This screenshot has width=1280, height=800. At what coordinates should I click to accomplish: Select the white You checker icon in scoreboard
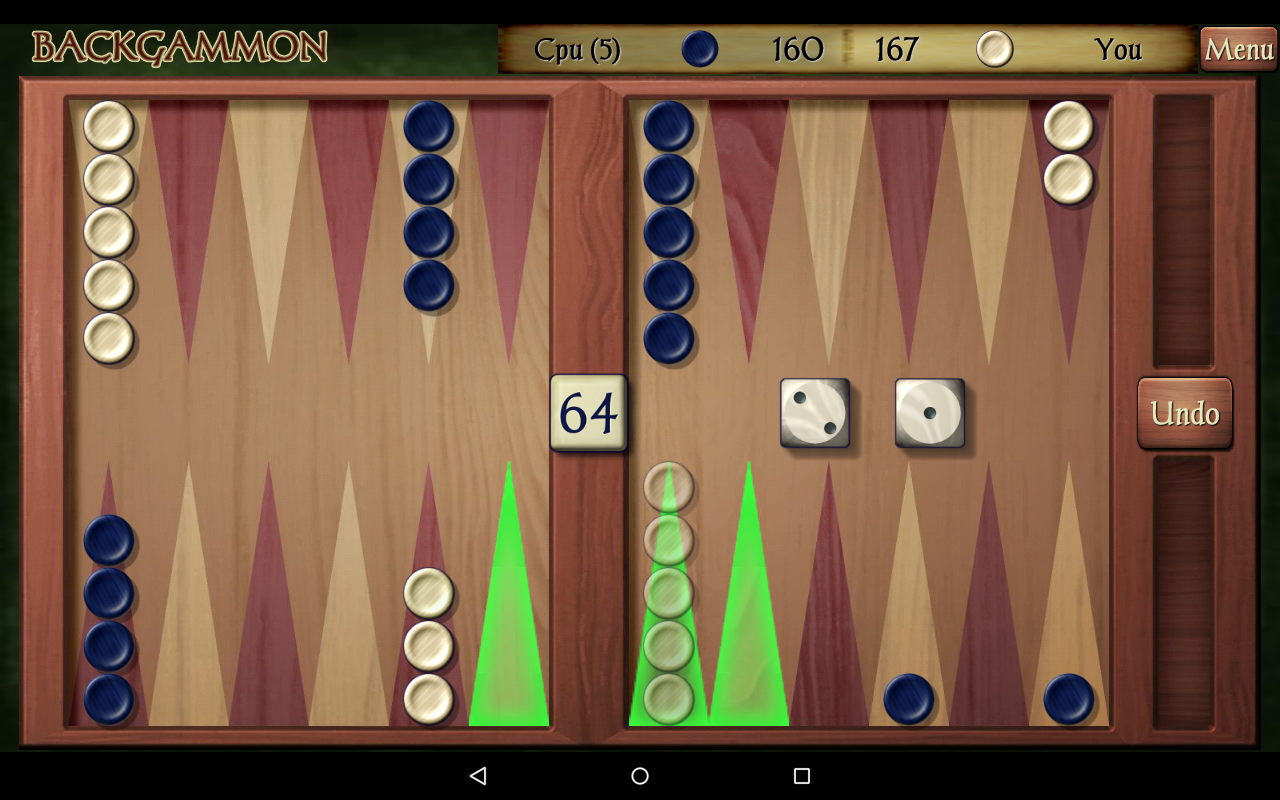[x=994, y=48]
